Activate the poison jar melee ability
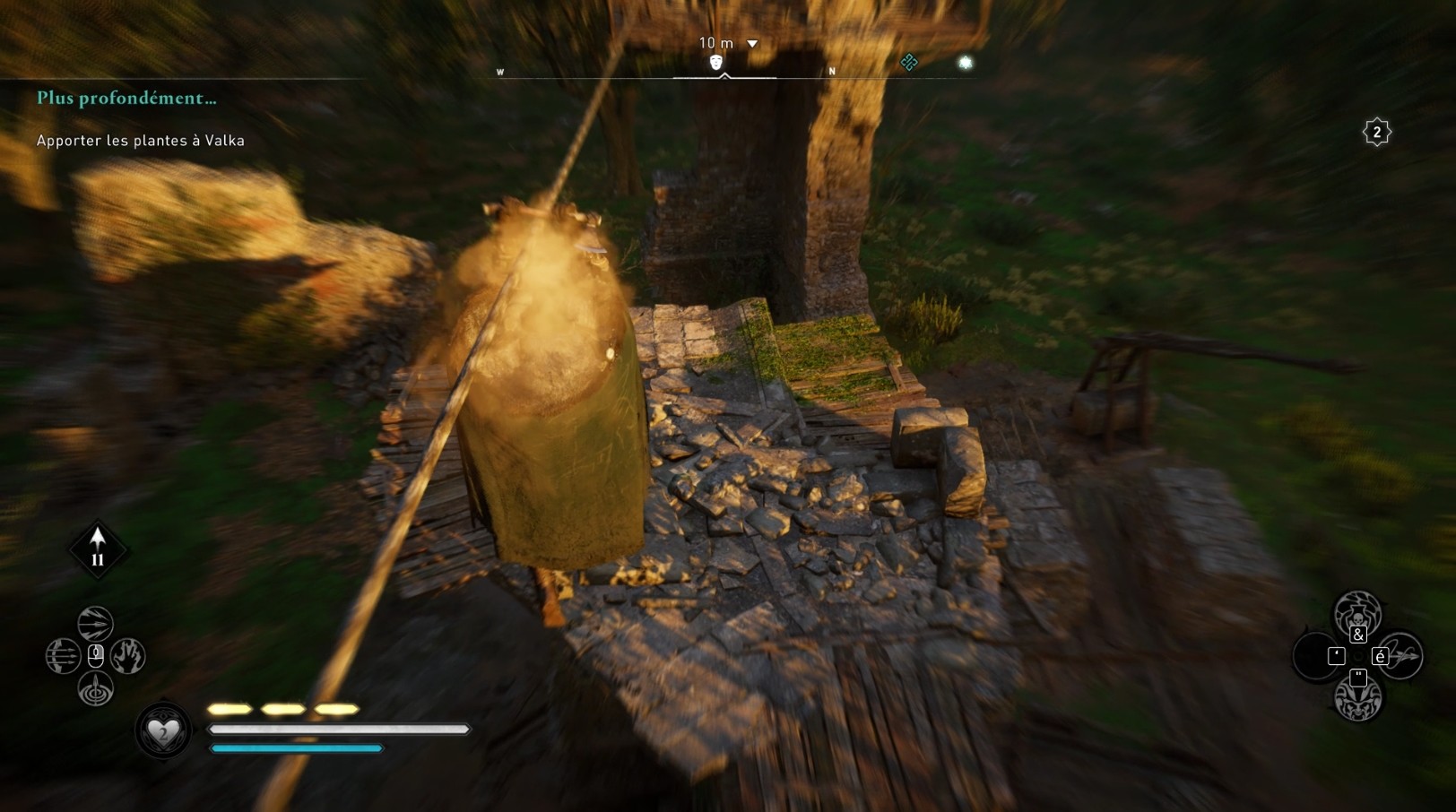The image size is (1456, 812). [x=1357, y=613]
